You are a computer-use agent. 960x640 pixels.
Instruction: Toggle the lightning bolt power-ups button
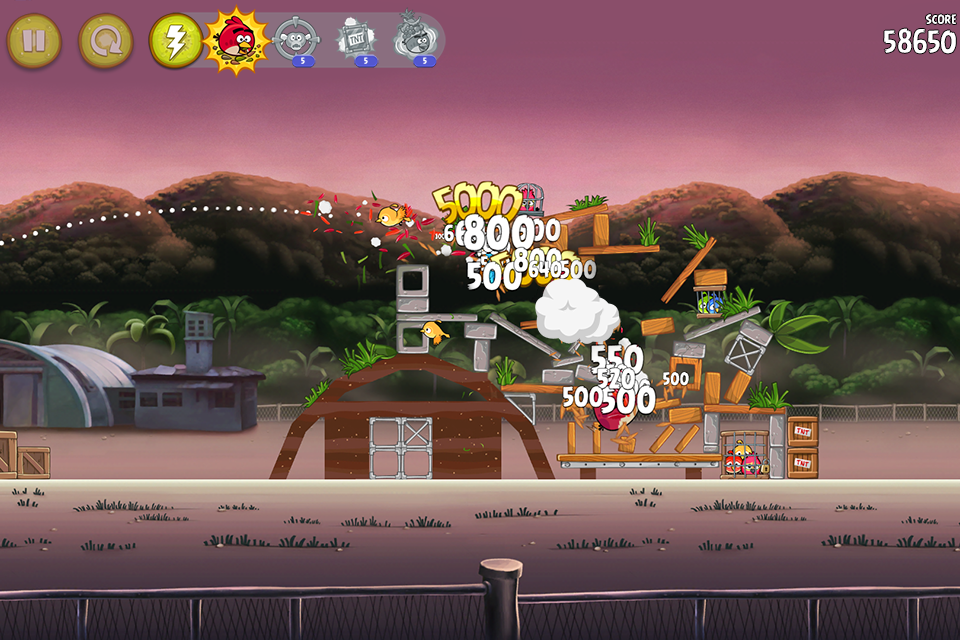click(x=175, y=41)
